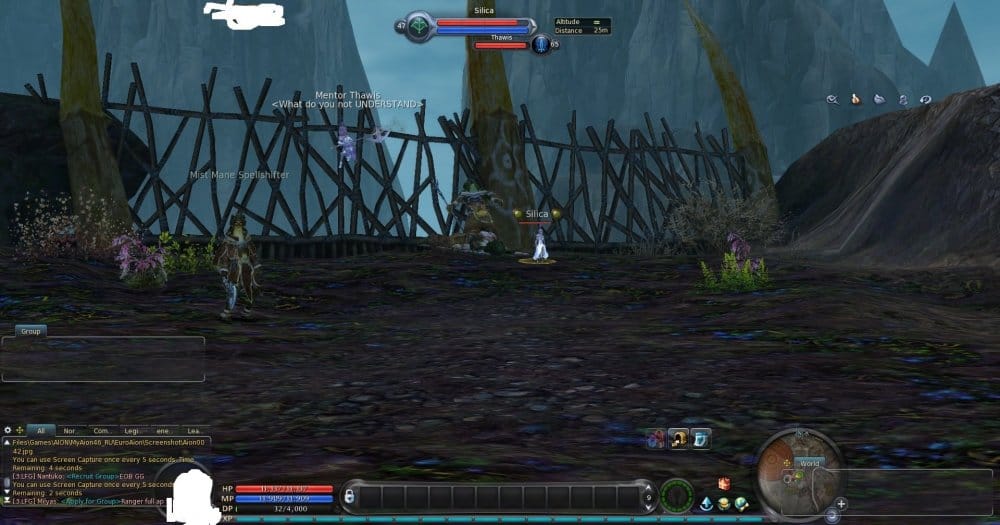The height and width of the screenshot is (525, 1000).
Task: Open the Group tab
Action: coord(30,330)
